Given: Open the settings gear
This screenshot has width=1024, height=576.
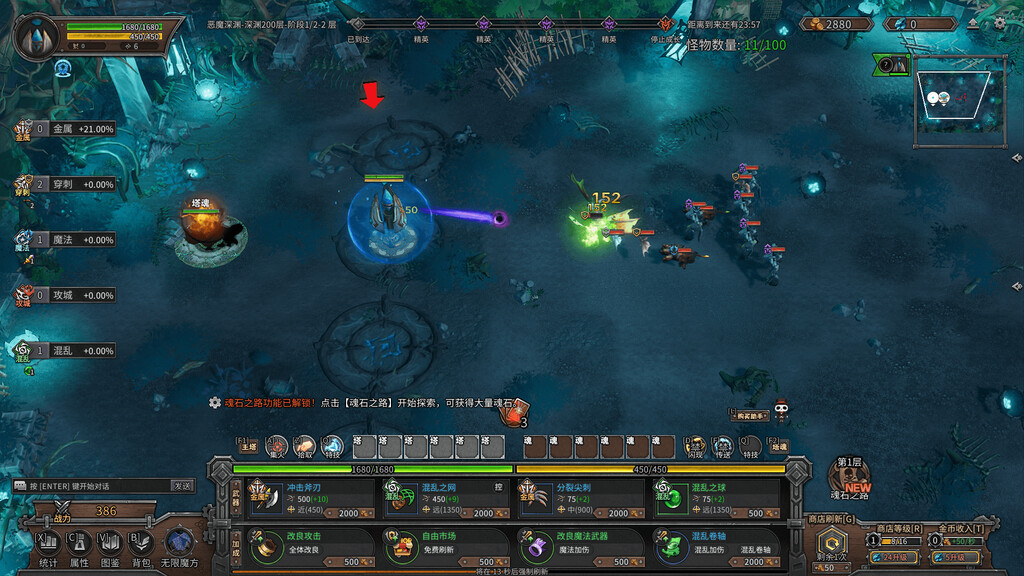Looking at the screenshot, I should [x=1000, y=23].
